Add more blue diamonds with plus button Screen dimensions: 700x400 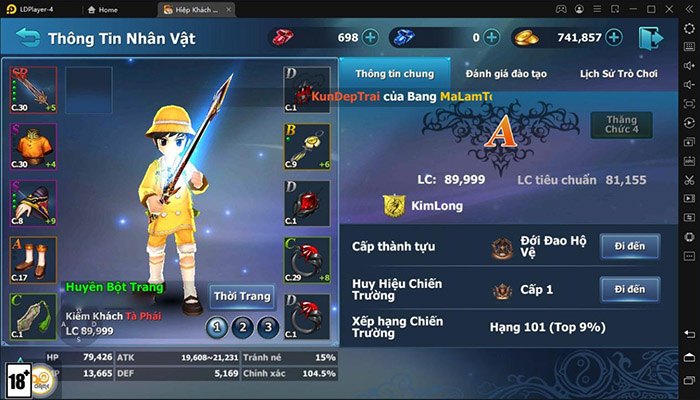(492, 38)
